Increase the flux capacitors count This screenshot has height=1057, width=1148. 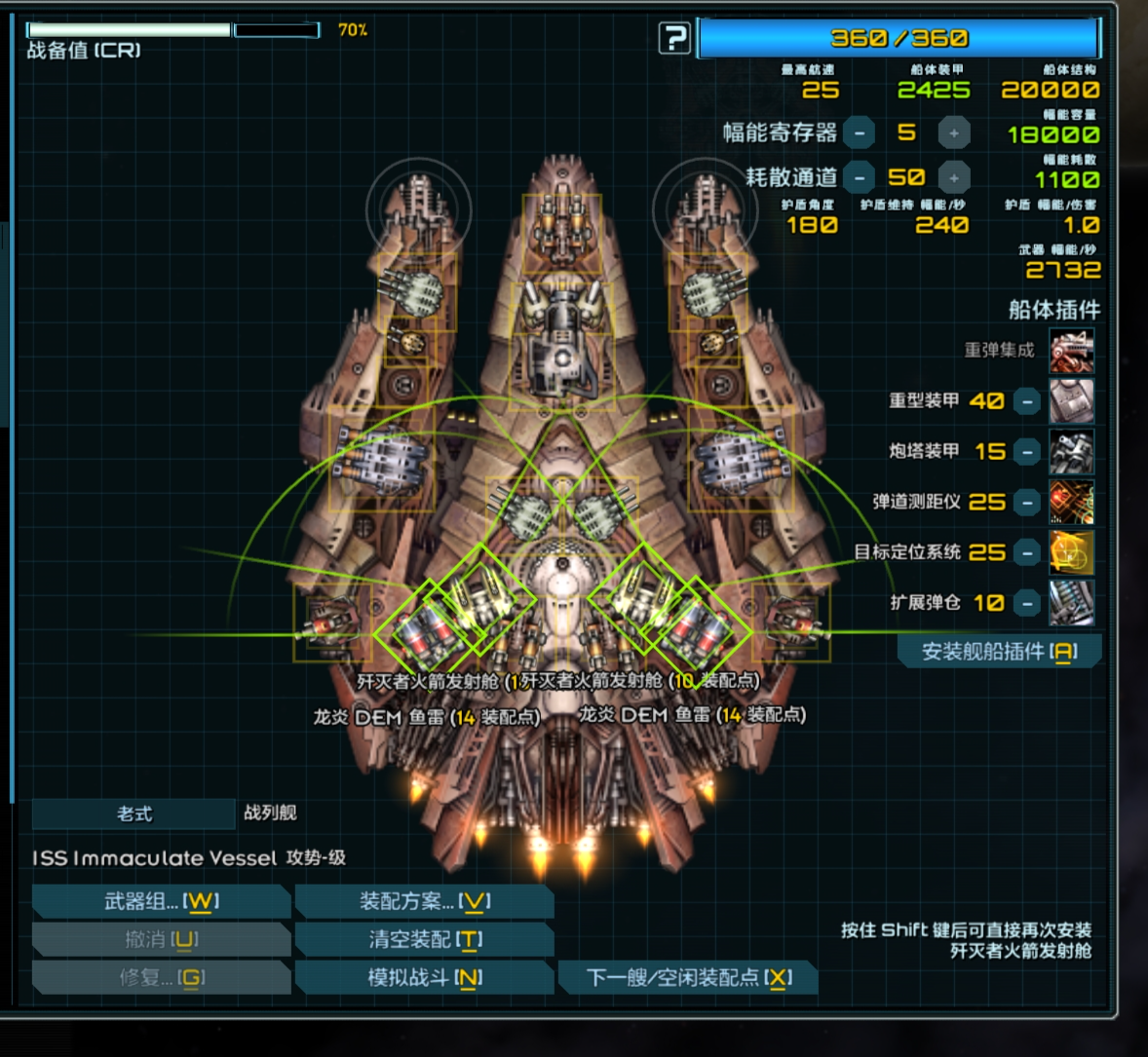coord(954,132)
